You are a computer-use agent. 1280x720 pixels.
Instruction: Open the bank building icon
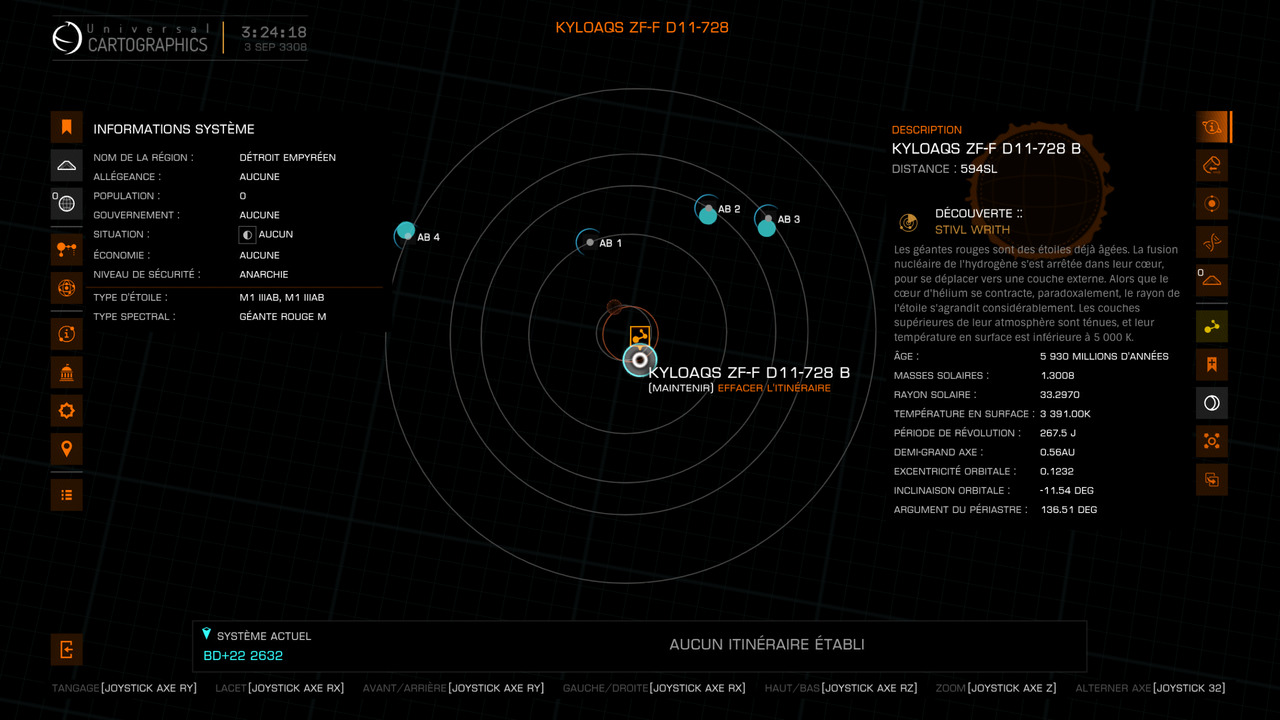(67, 373)
